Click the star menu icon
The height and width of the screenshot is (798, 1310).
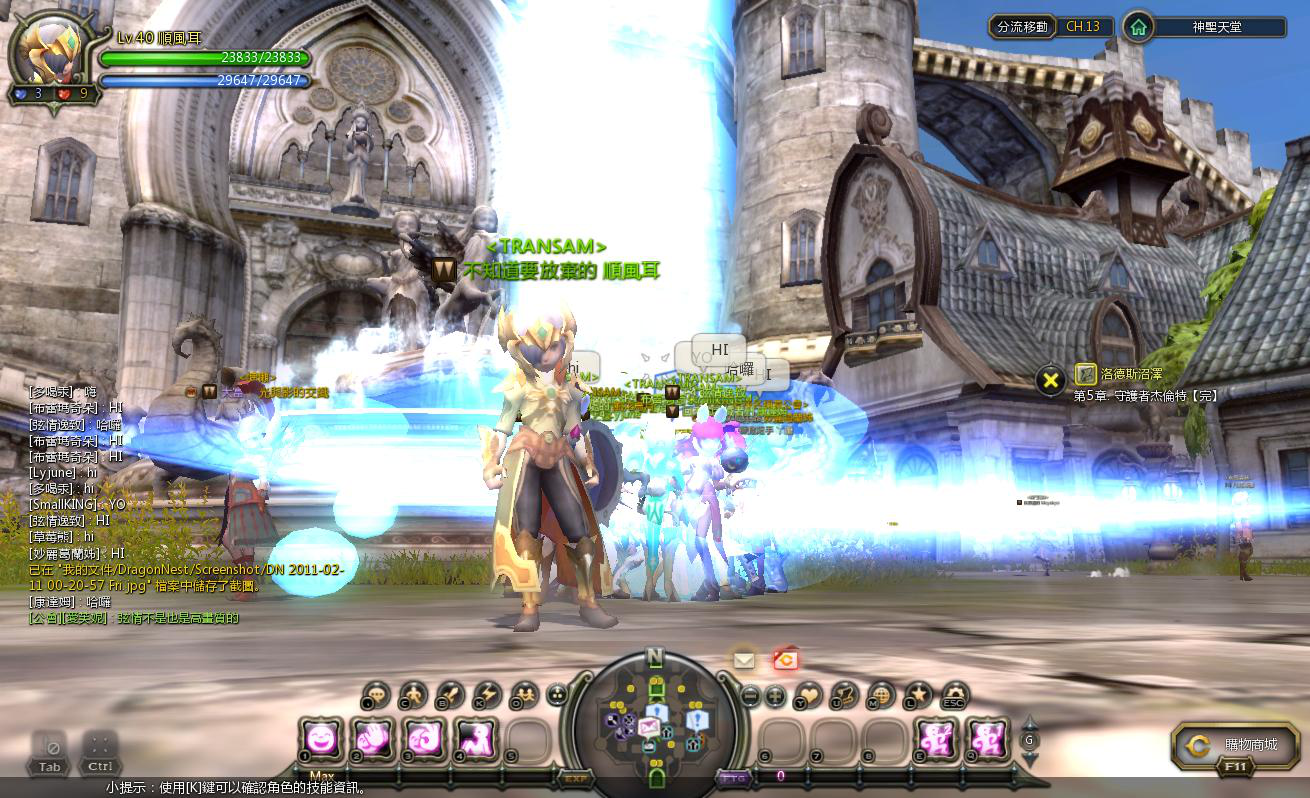tap(917, 694)
